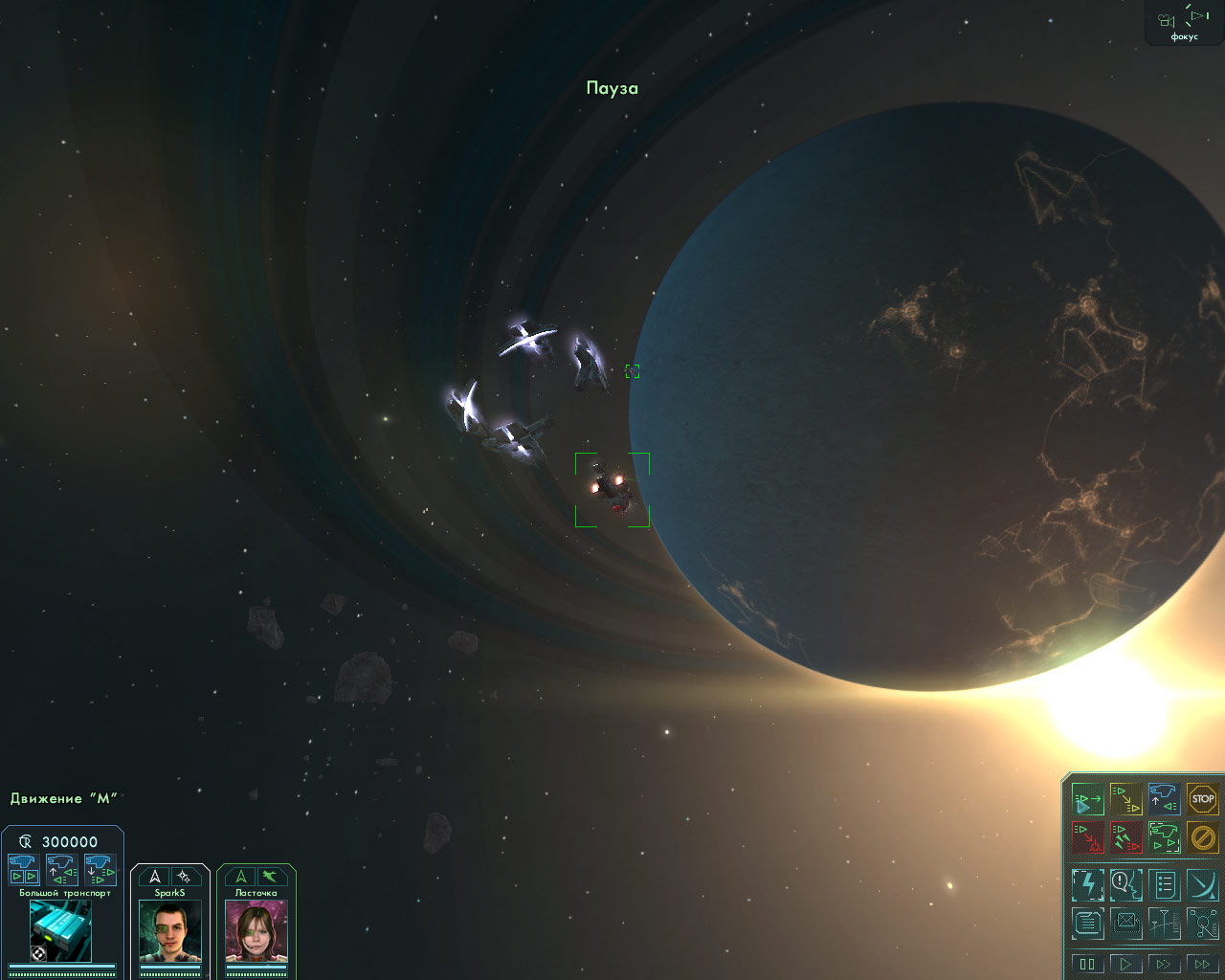
Task: Open the satellite dish radar icon
Action: tap(1202, 884)
